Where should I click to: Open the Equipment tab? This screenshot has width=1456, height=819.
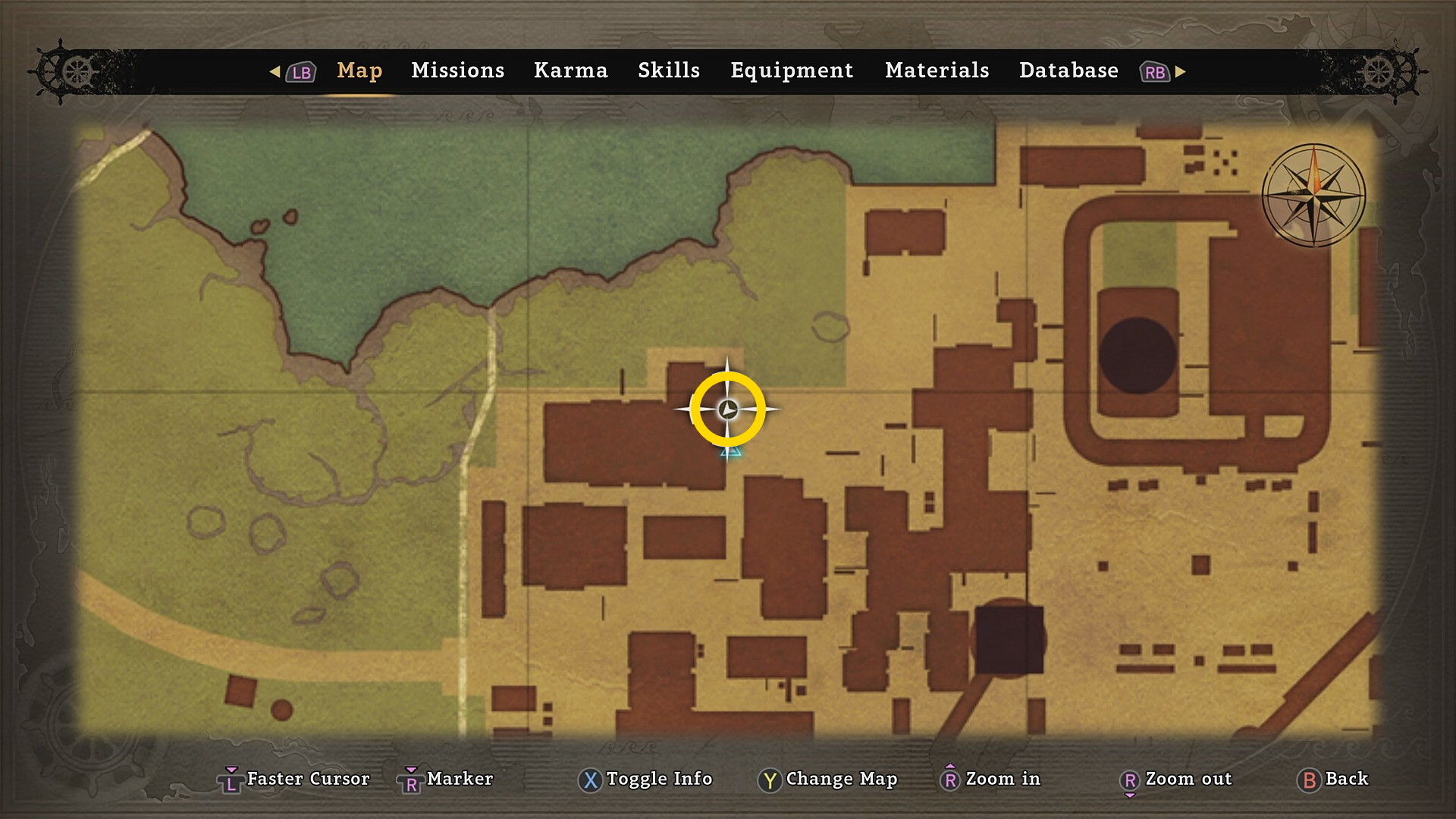coord(791,71)
